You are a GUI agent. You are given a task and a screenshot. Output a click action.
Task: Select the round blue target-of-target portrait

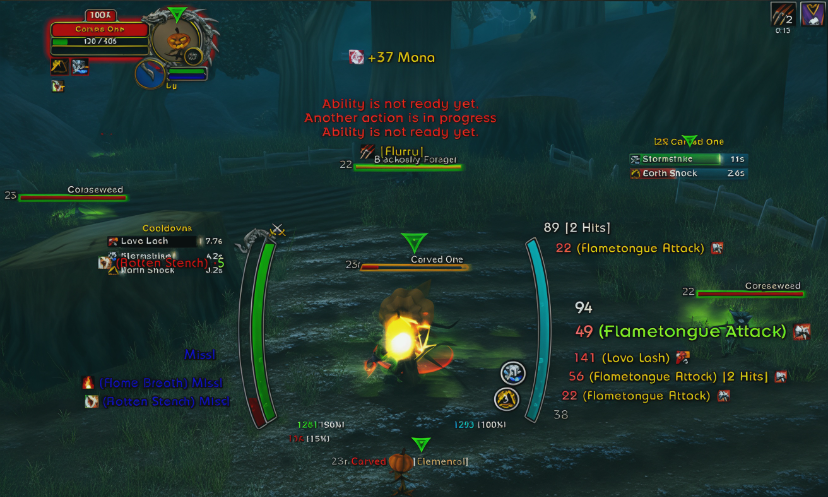[152, 74]
